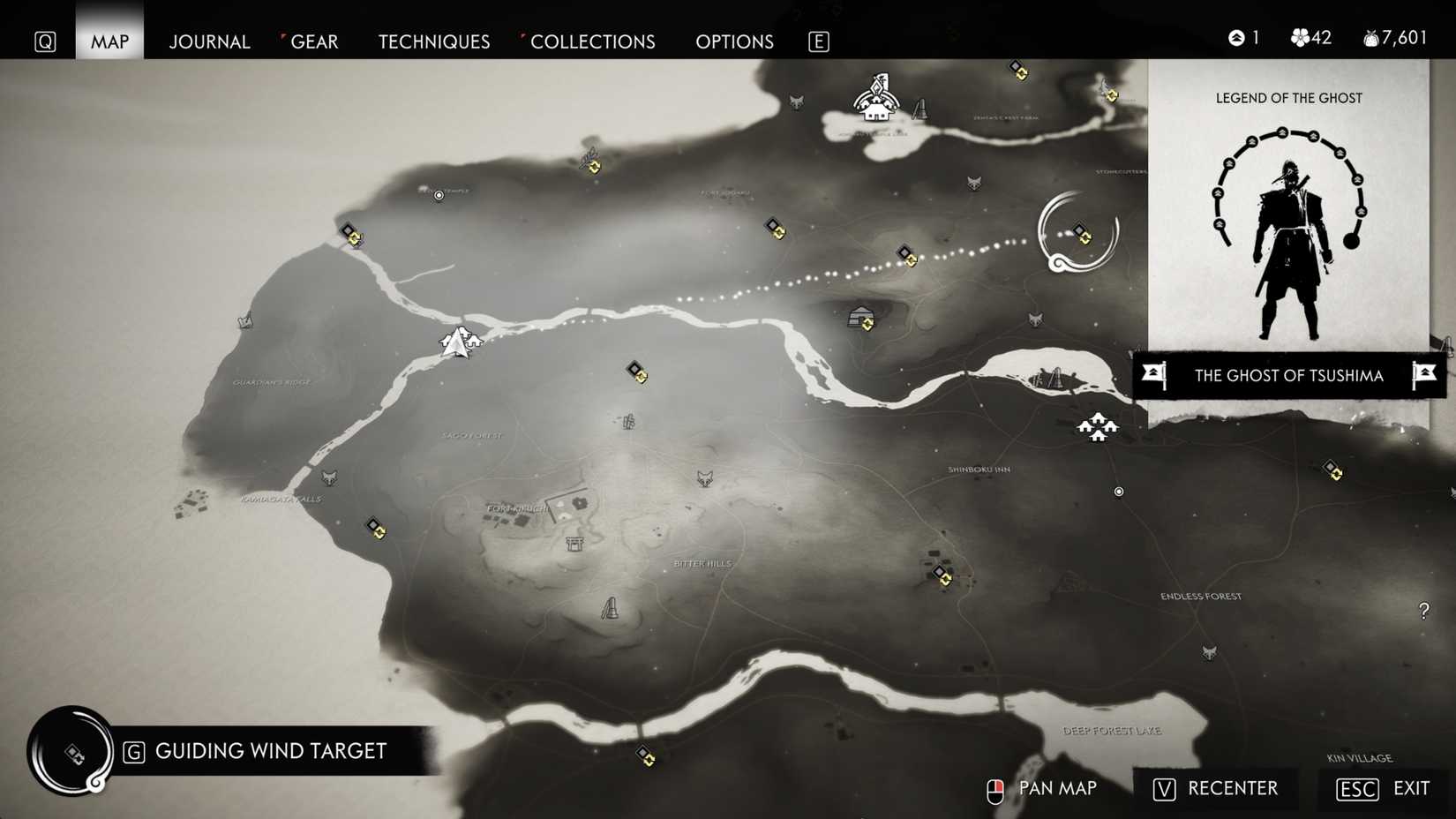Viewport: 1456px width, 819px height.
Task: Click the village icon near the Ghost banner
Action: point(1097,427)
